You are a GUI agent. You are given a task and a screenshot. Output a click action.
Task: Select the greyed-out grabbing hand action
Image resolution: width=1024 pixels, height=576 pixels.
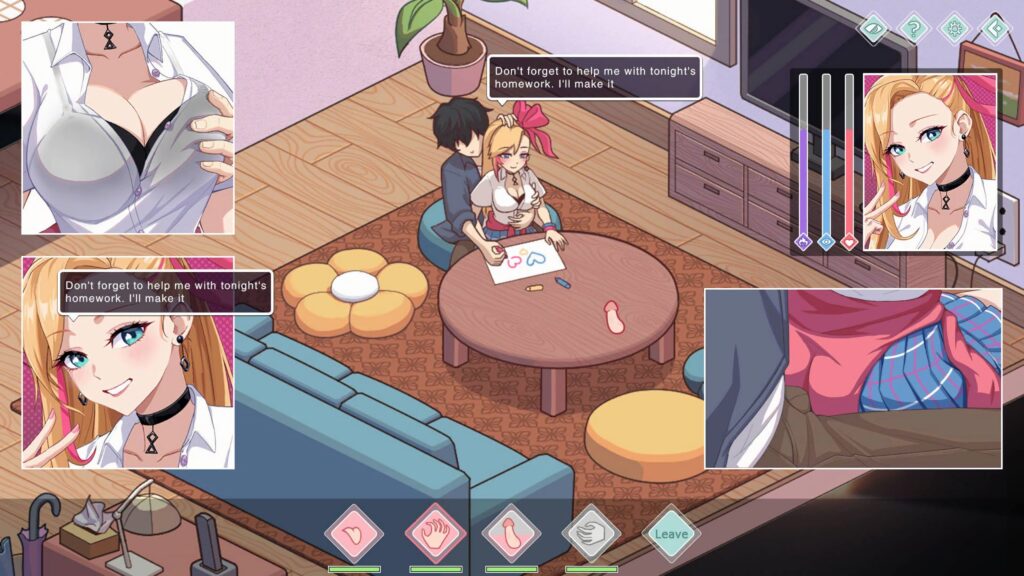(x=591, y=533)
